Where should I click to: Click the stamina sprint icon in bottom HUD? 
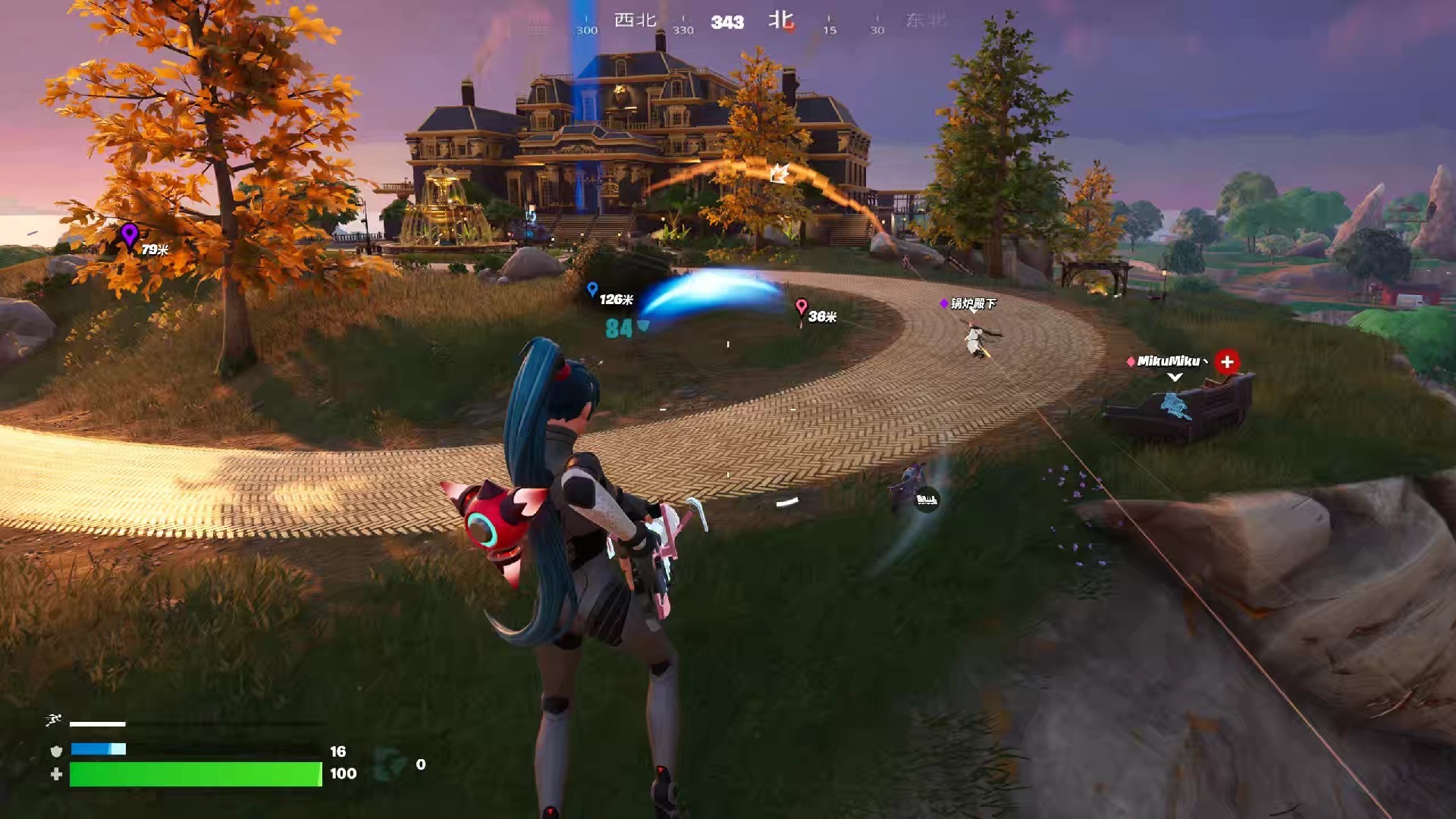coord(55,719)
